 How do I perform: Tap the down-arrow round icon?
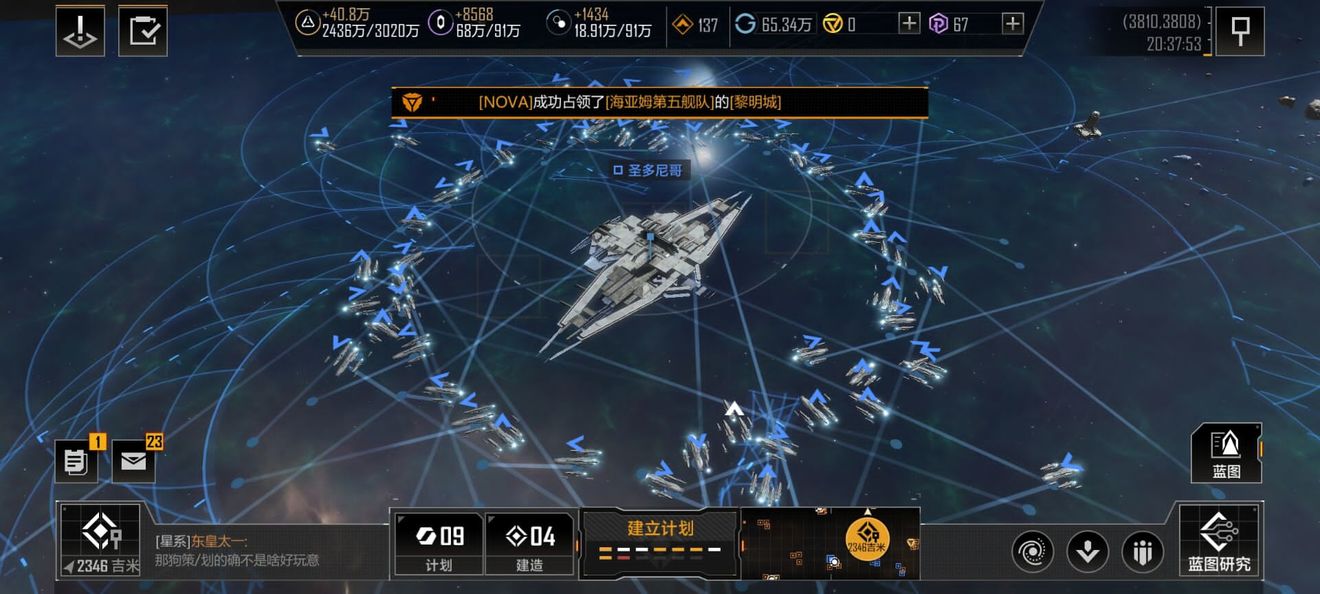click(x=1087, y=551)
